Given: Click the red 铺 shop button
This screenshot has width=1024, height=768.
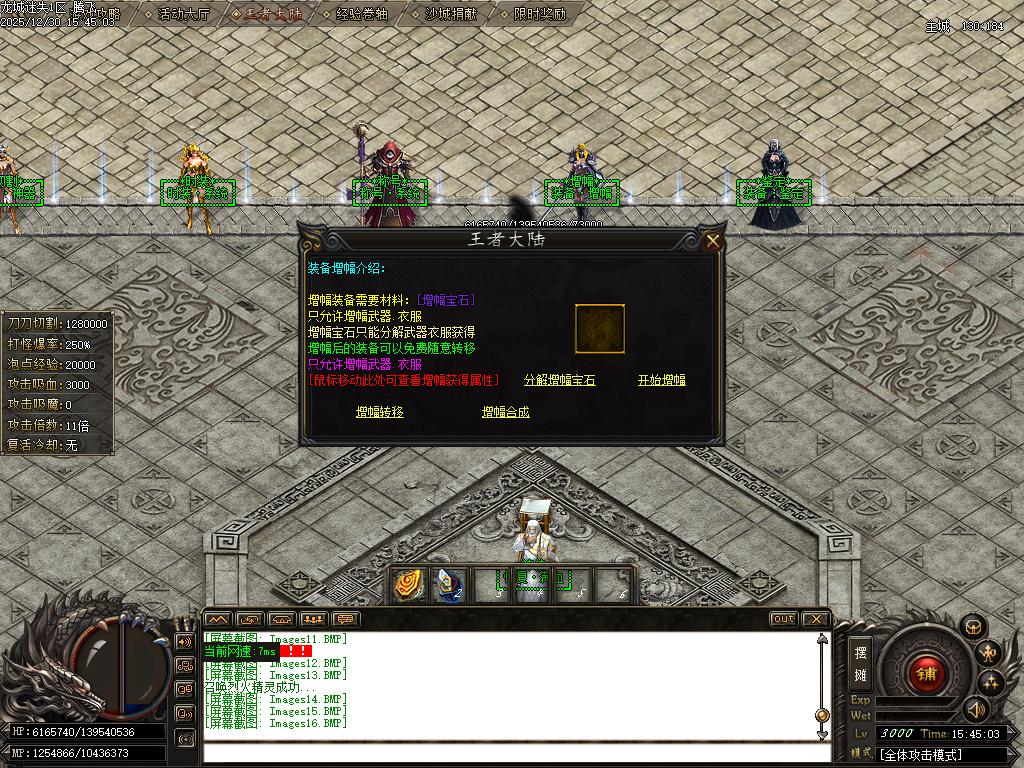Looking at the screenshot, I should coord(926,673).
